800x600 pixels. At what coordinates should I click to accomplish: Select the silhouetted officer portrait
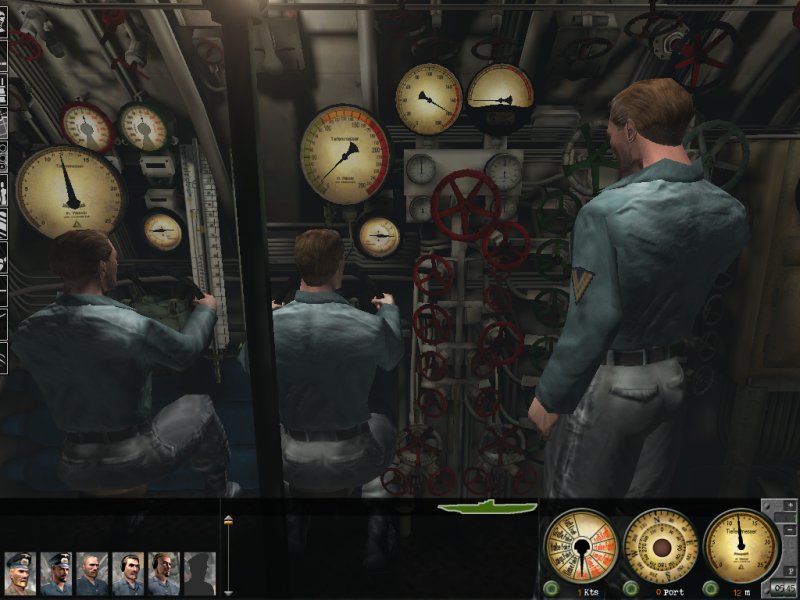click(x=199, y=573)
